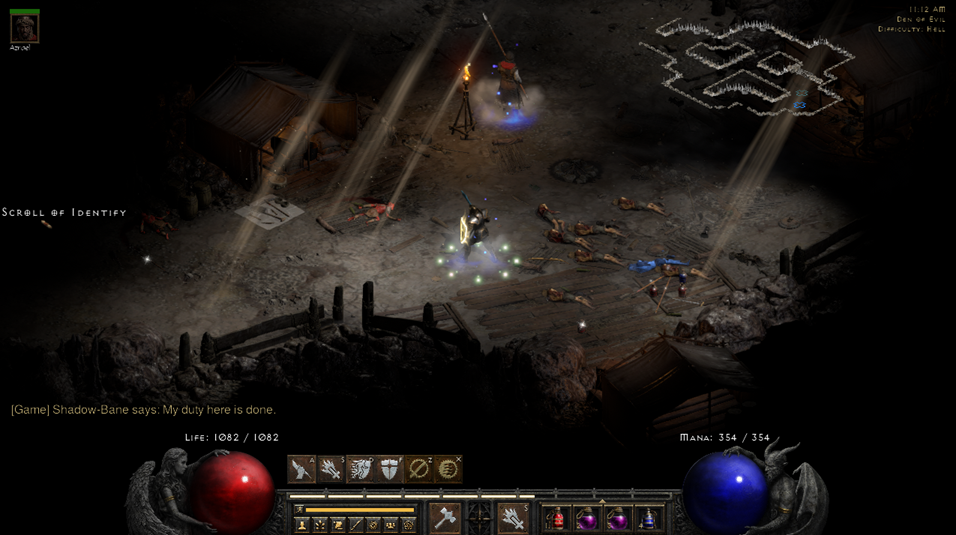Image resolution: width=956 pixels, height=535 pixels.
Task: Open the active skill slot beside the potion belt
Action: 512,518
